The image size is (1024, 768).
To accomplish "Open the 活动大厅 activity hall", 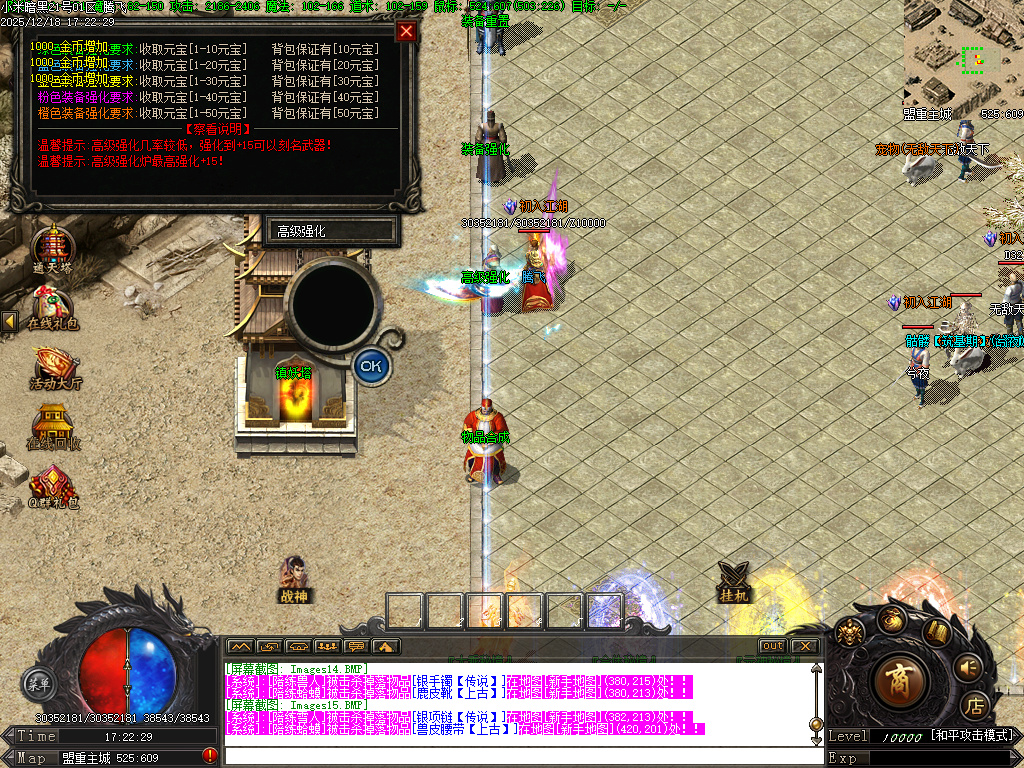I will [54, 366].
